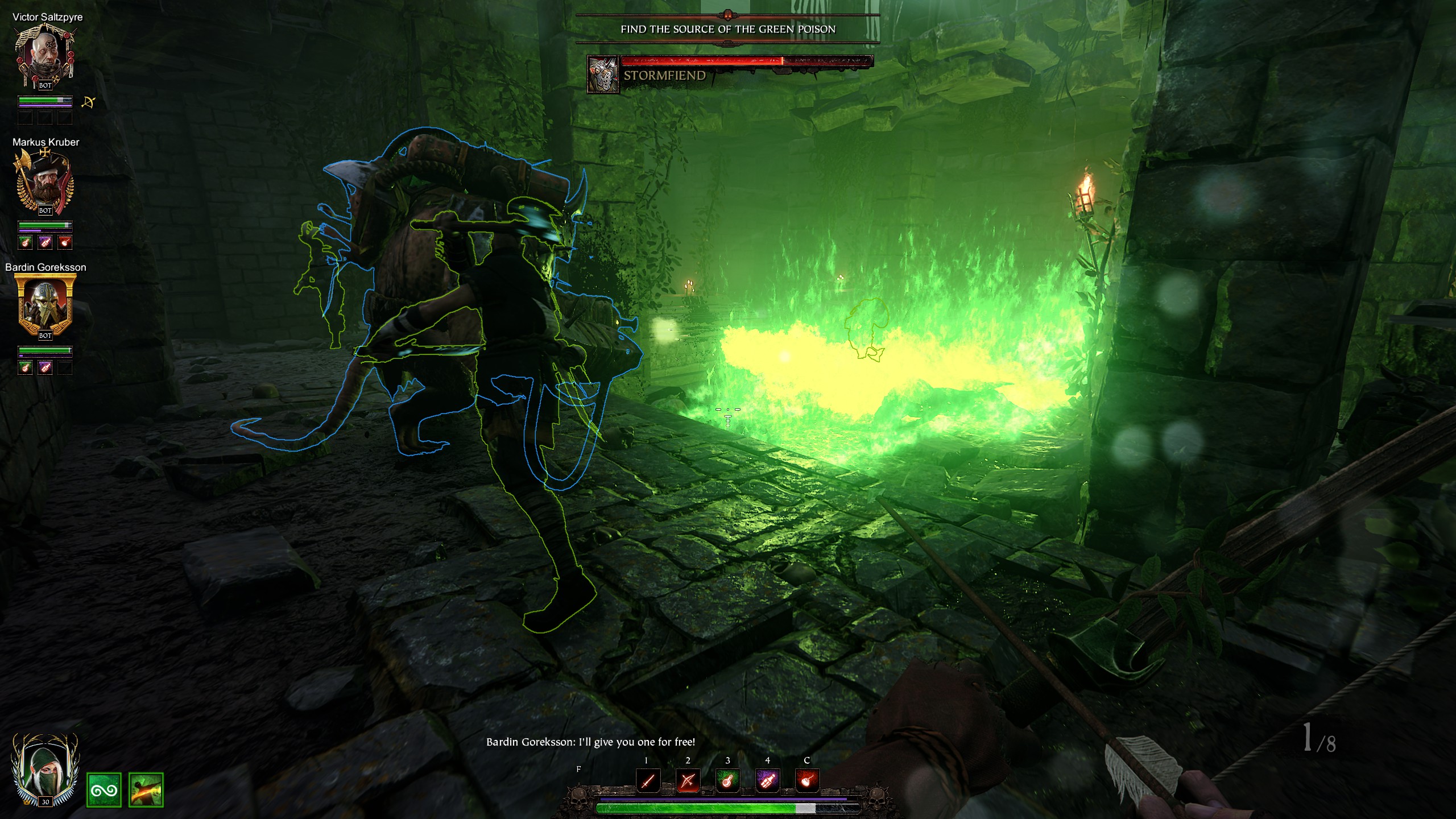Click the green poison objective banner
This screenshot has width=1456, height=819.
tap(727, 29)
